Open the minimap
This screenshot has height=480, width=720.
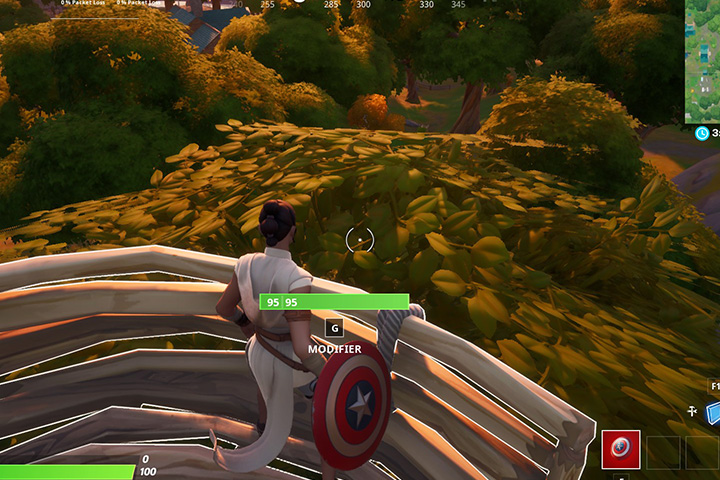[702, 60]
